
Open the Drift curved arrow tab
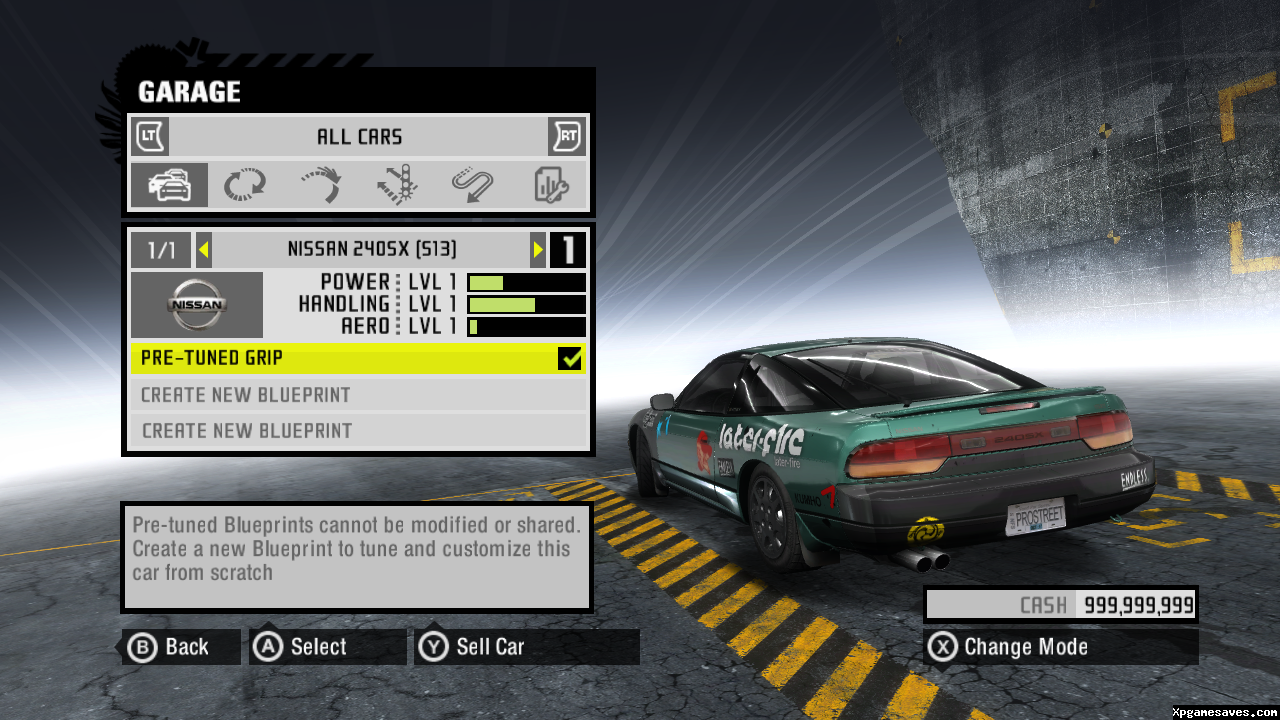click(321, 185)
